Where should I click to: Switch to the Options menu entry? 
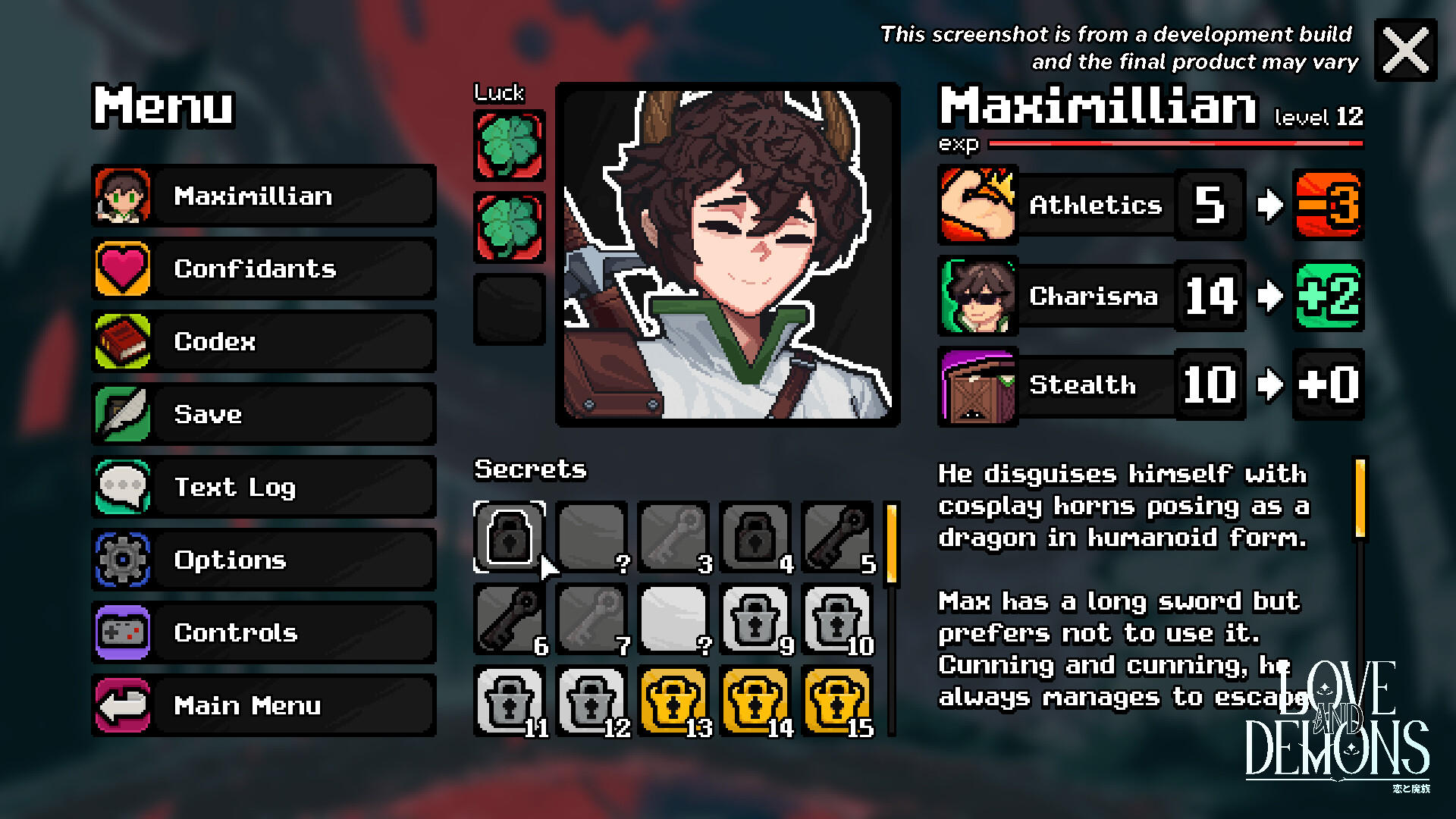(x=122, y=560)
